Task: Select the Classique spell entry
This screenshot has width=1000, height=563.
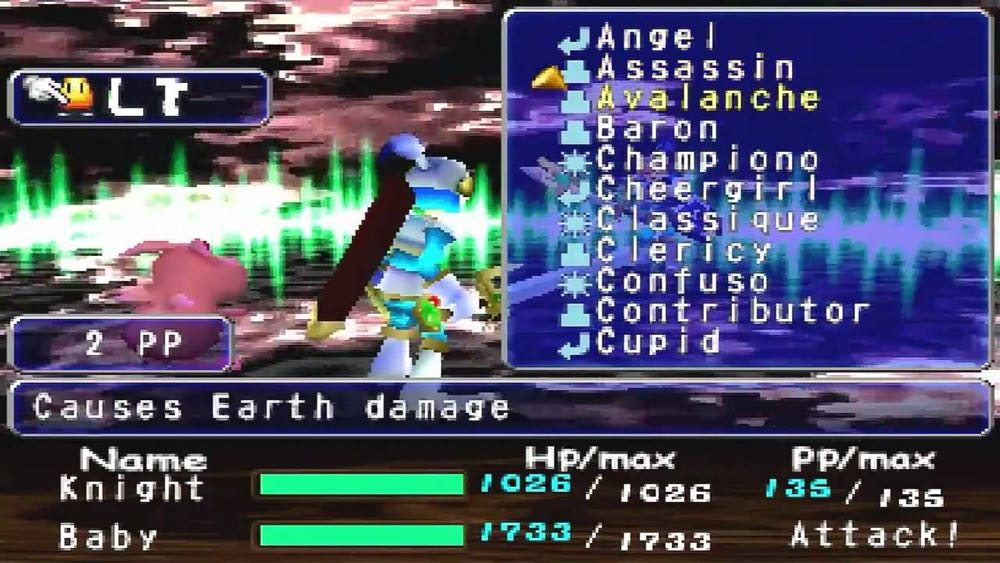Action: pyautogui.click(x=708, y=219)
